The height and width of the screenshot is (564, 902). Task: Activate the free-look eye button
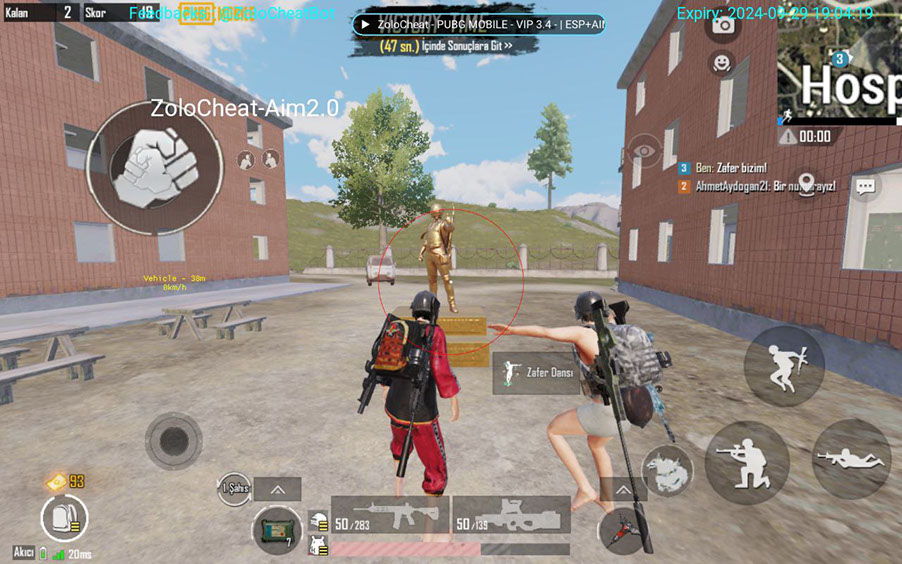click(x=643, y=152)
